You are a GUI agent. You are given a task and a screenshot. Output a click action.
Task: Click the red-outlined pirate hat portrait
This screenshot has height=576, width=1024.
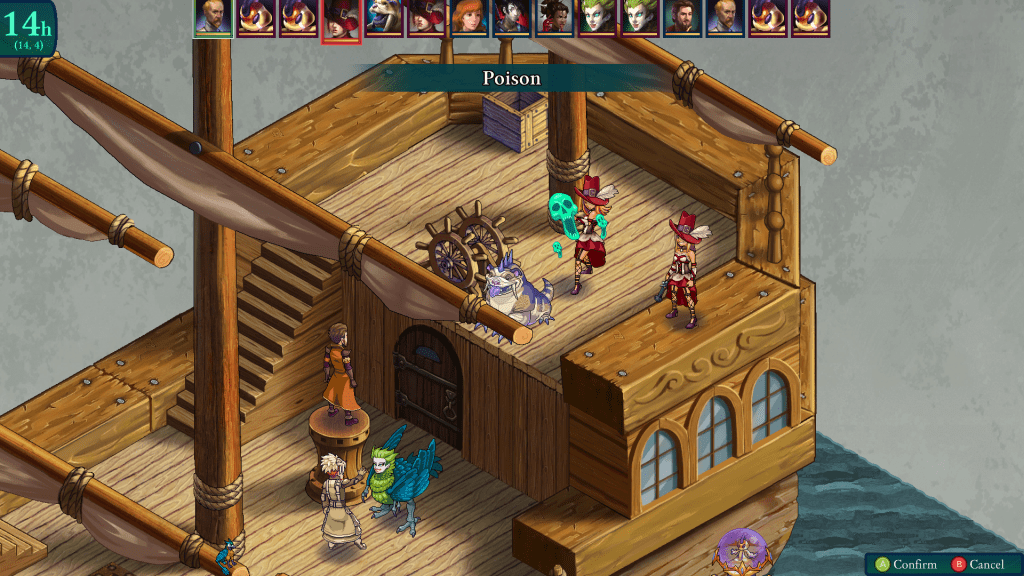340,19
